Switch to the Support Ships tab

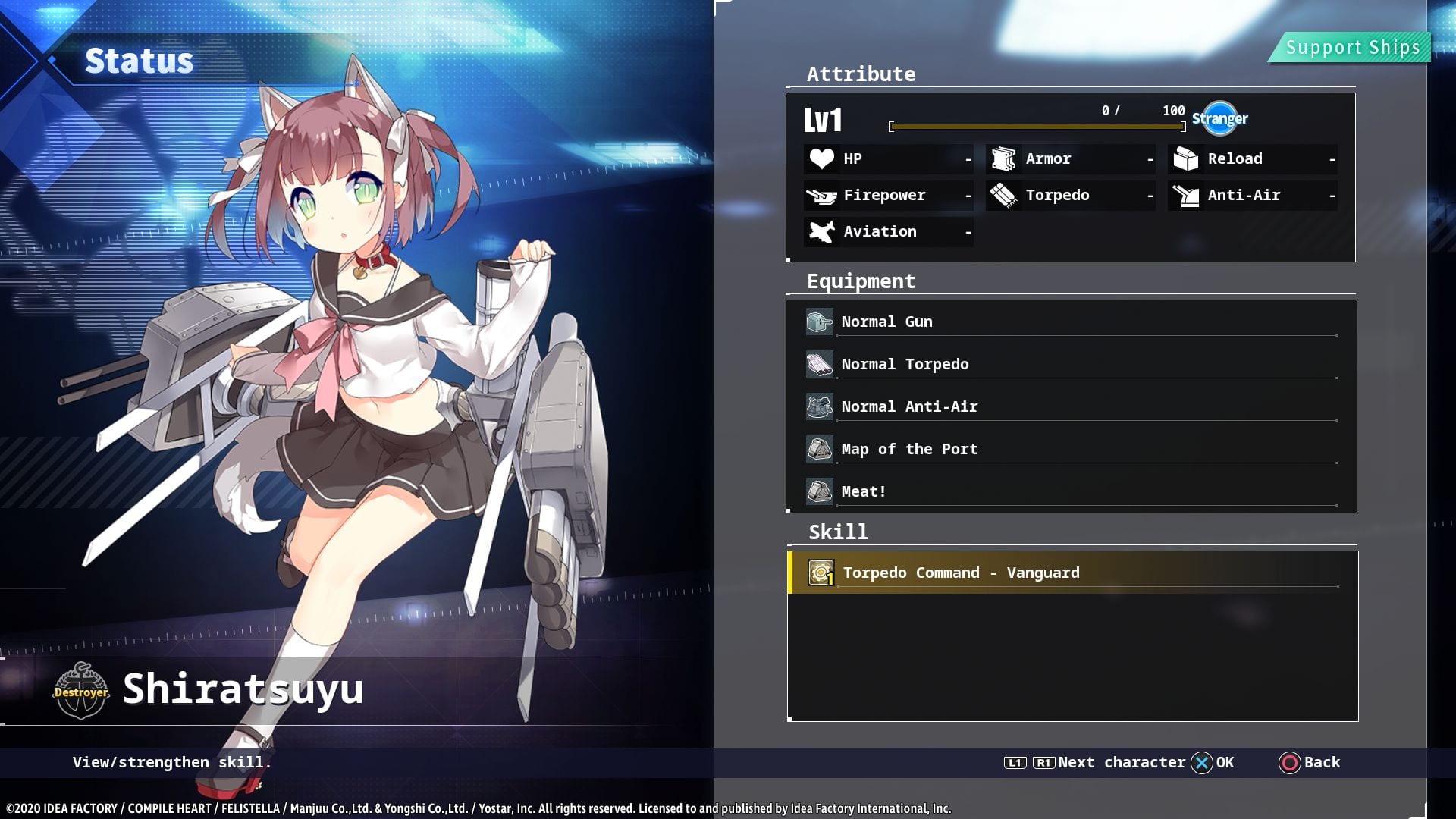click(x=1351, y=48)
